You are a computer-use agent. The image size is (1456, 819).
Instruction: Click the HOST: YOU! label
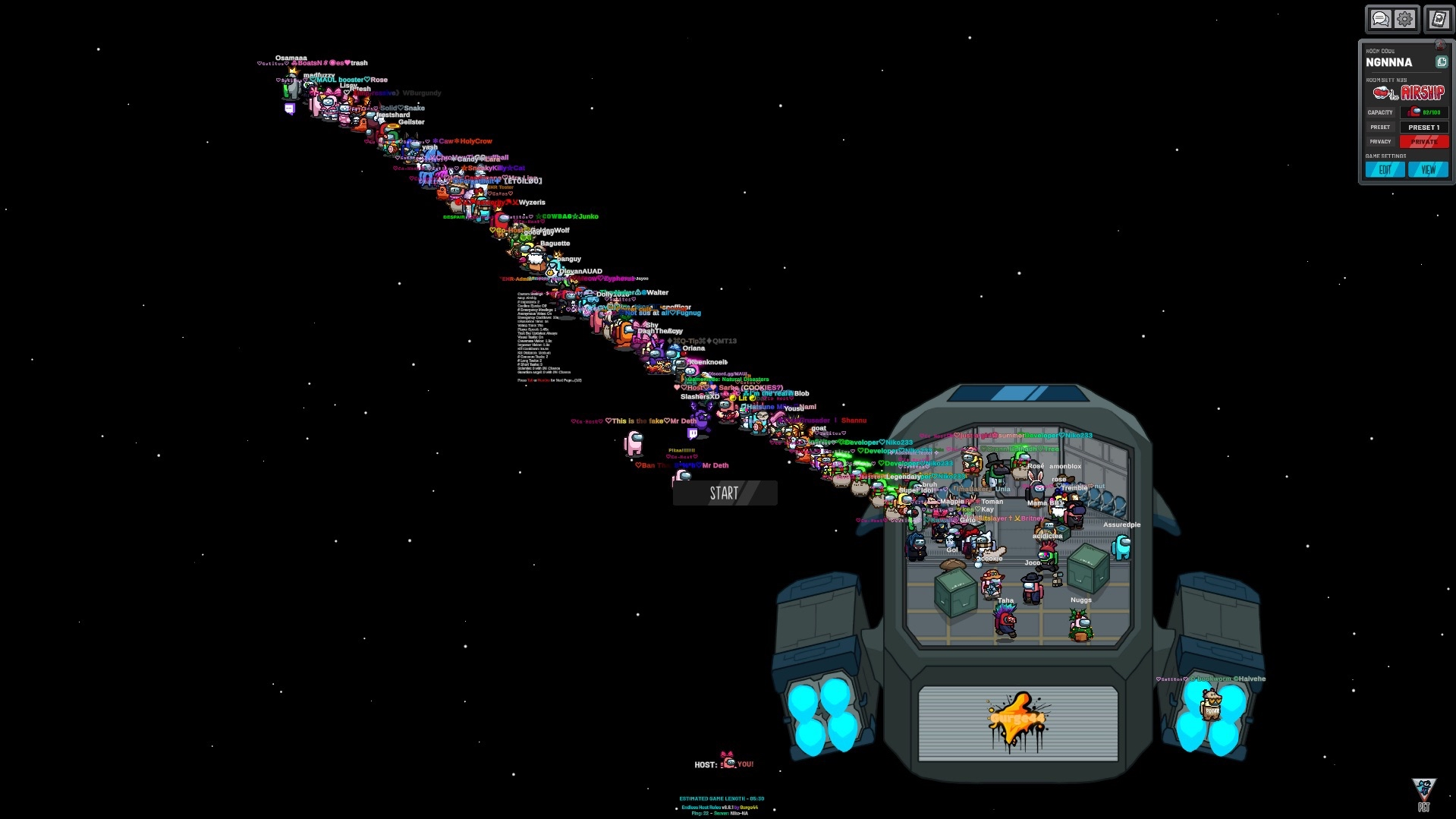tap(722, 764)
